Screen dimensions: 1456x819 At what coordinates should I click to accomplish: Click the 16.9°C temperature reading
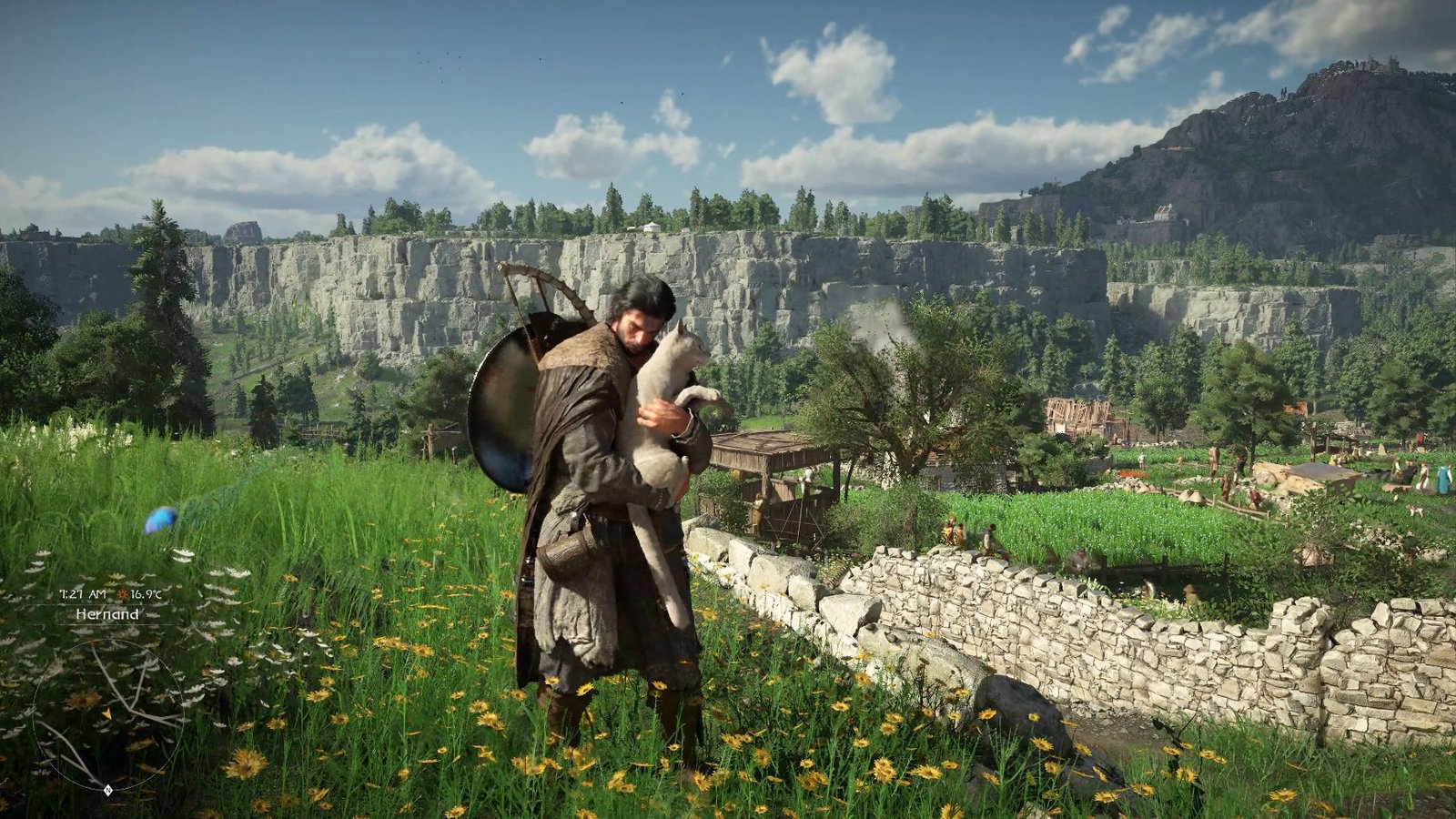point(145,592)
